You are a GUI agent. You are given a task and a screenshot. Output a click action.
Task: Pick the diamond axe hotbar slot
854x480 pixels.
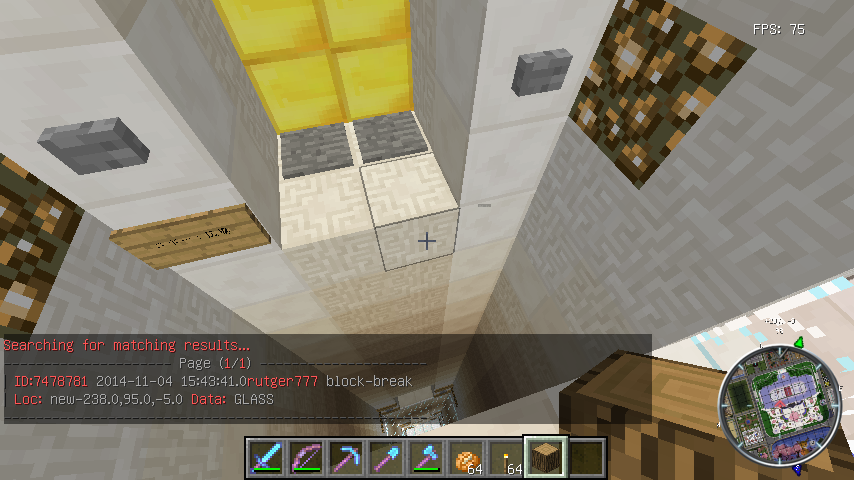pos(426,458)
